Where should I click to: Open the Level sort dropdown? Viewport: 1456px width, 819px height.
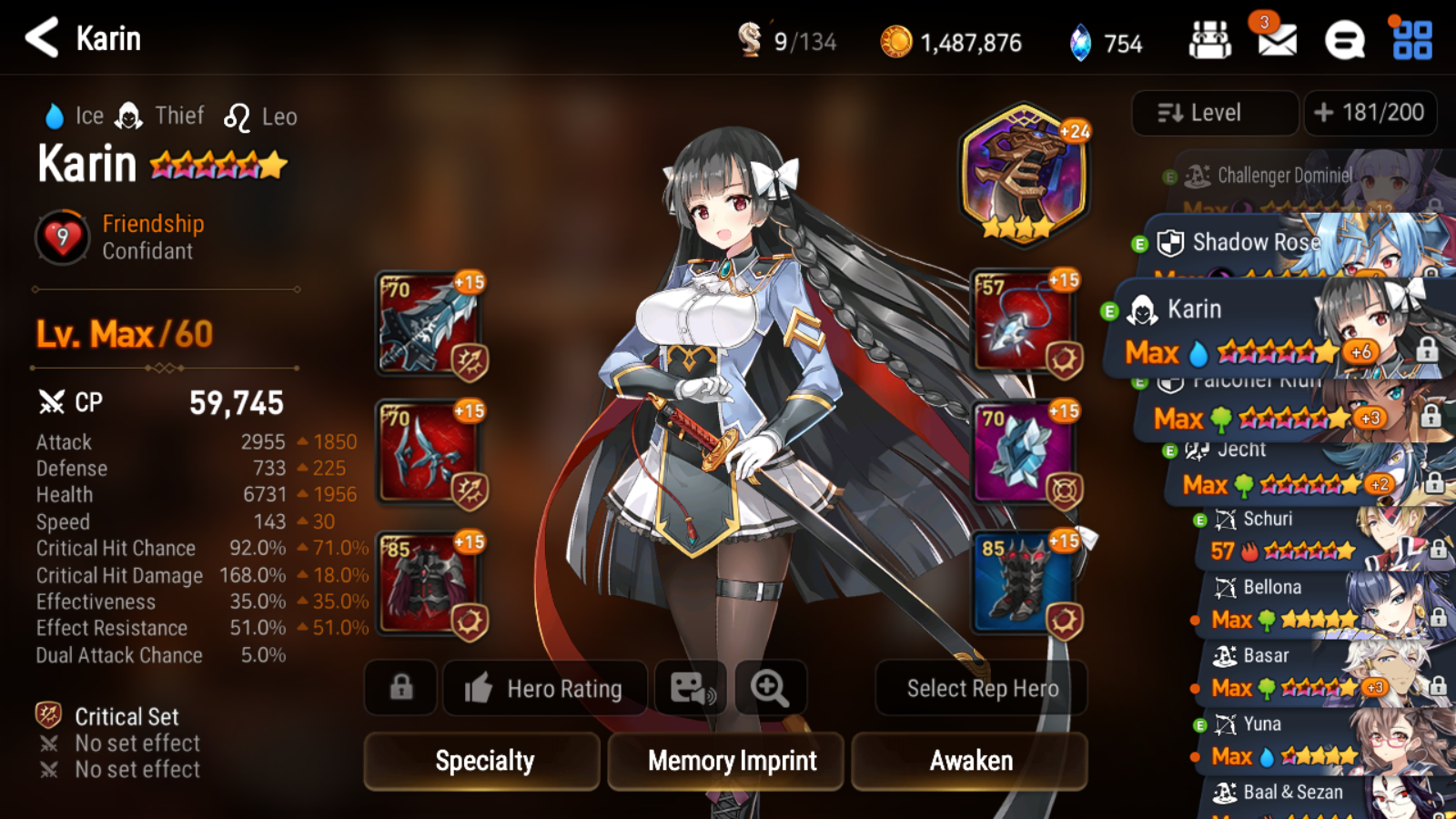(1214, 113)
